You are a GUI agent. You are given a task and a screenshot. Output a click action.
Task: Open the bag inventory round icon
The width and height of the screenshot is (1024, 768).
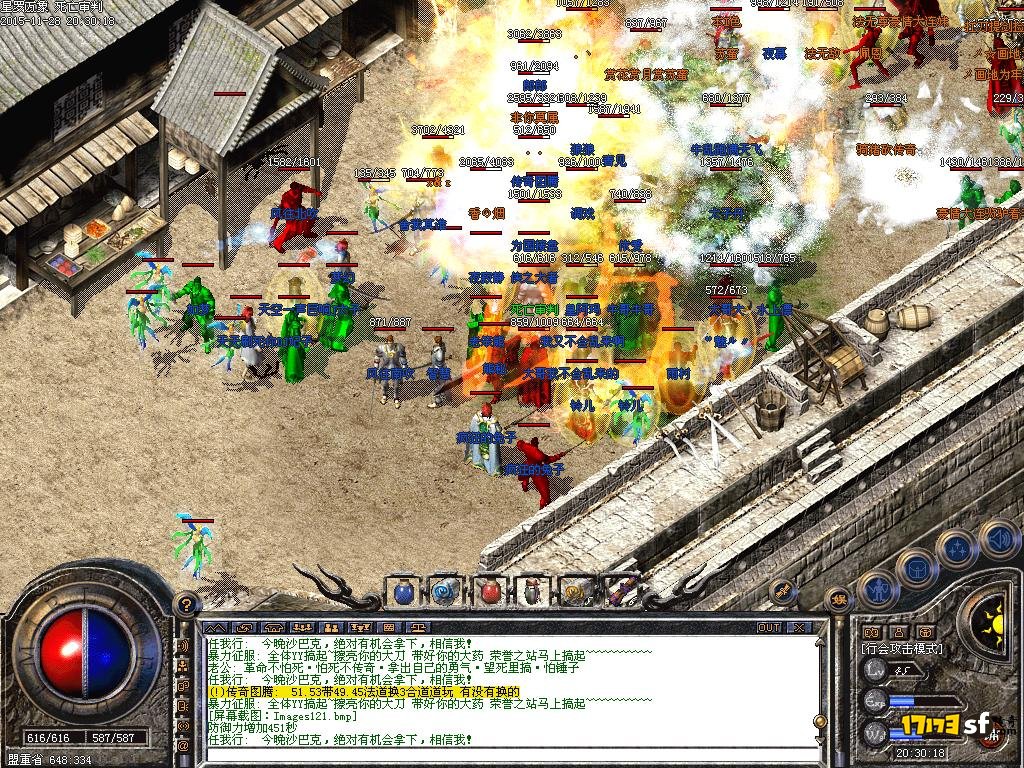pos(917,570)
